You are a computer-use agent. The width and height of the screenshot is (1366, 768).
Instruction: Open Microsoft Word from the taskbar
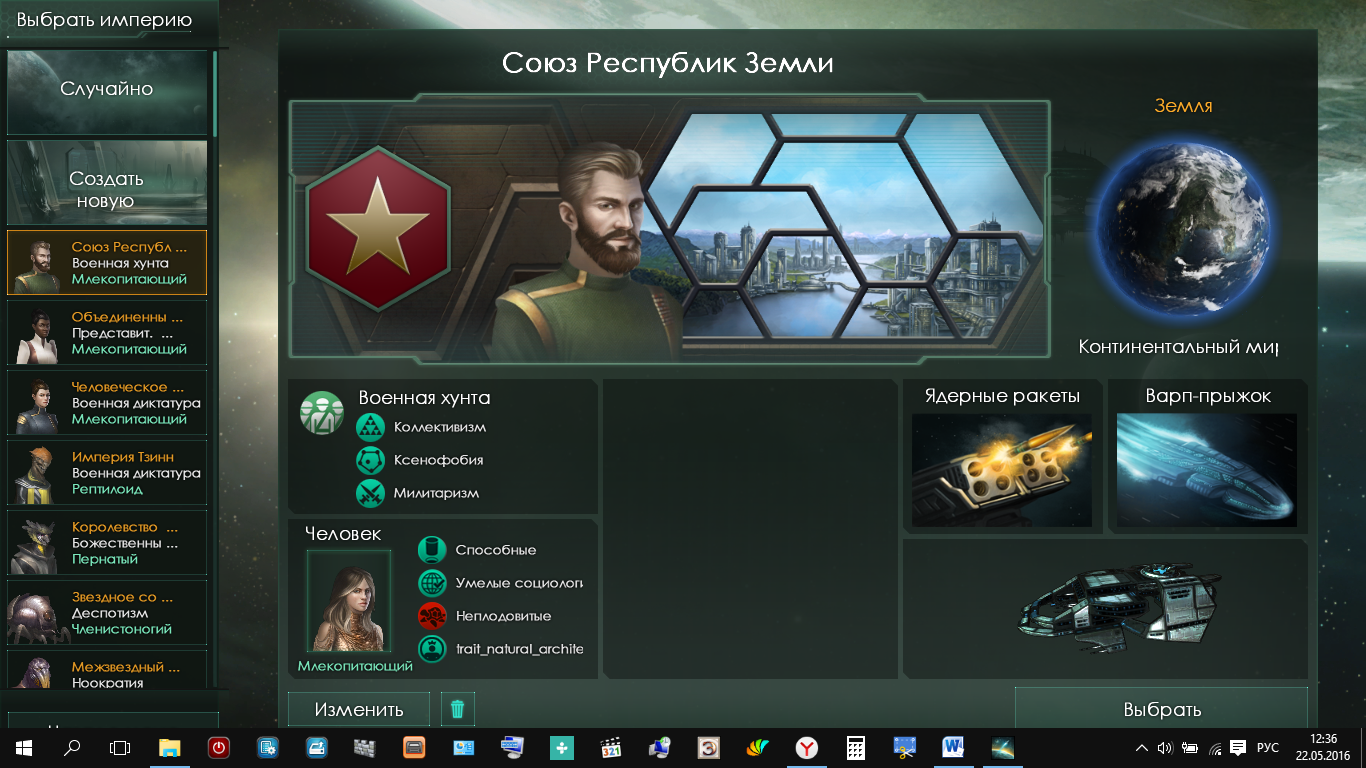952,748
